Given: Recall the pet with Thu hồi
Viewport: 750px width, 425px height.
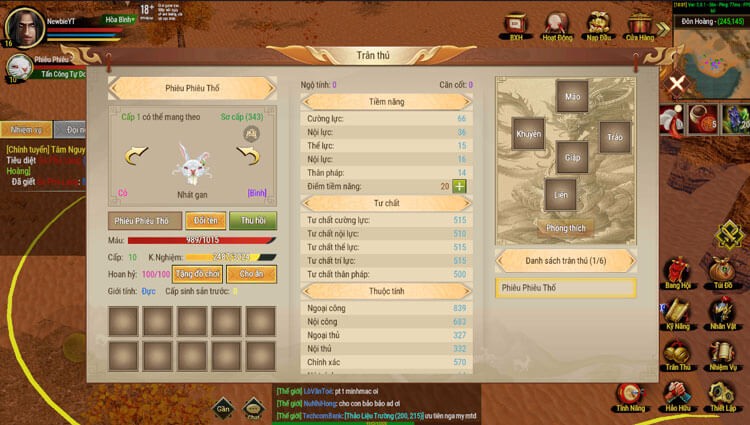Looking at the screenshot, I should 252,220.
